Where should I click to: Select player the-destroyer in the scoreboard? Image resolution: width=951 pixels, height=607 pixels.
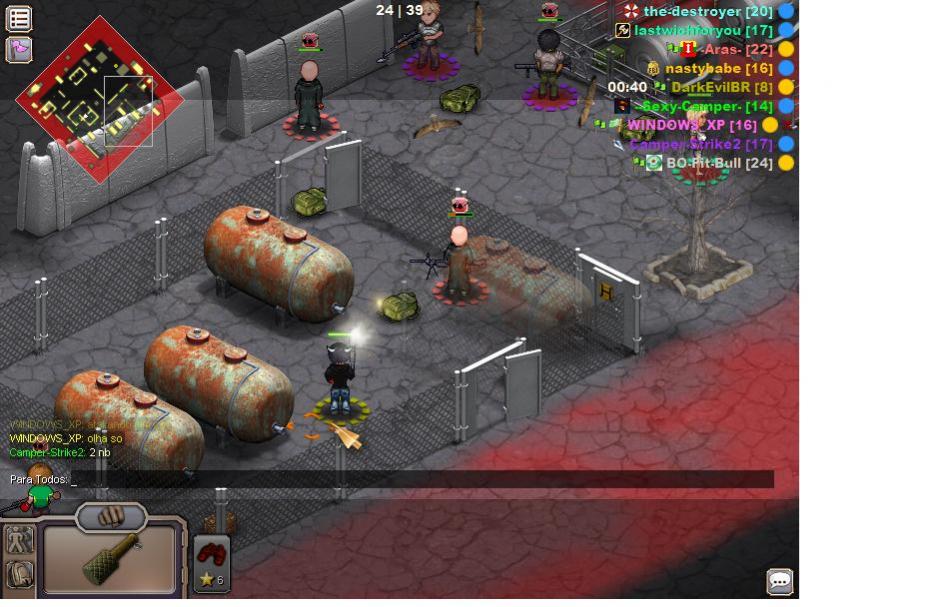coord(707,11)
